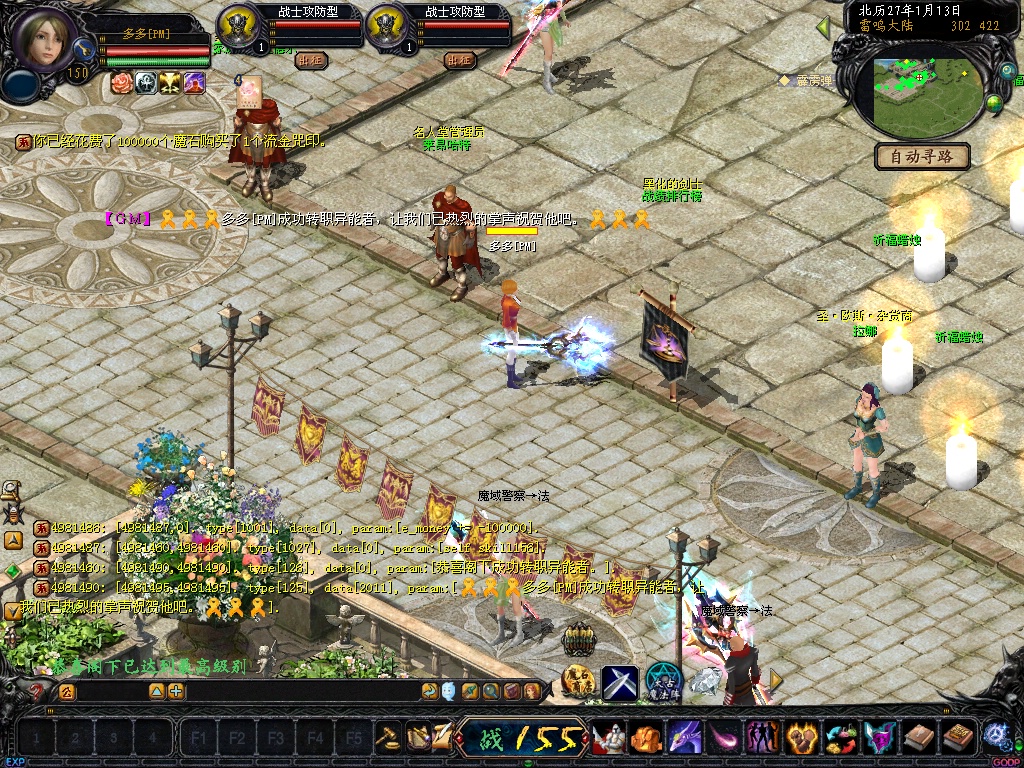Open the two dancing figures menu icon
Screen dimensions: 1024x768
[x=762, y=738]
